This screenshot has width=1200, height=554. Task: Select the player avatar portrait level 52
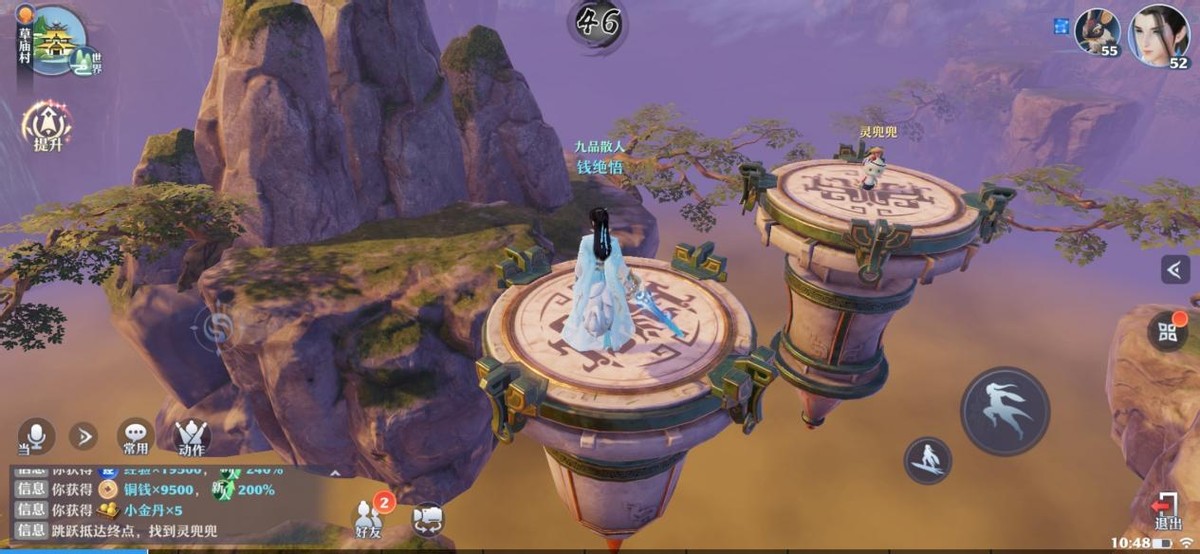[x=1159, y=35]
